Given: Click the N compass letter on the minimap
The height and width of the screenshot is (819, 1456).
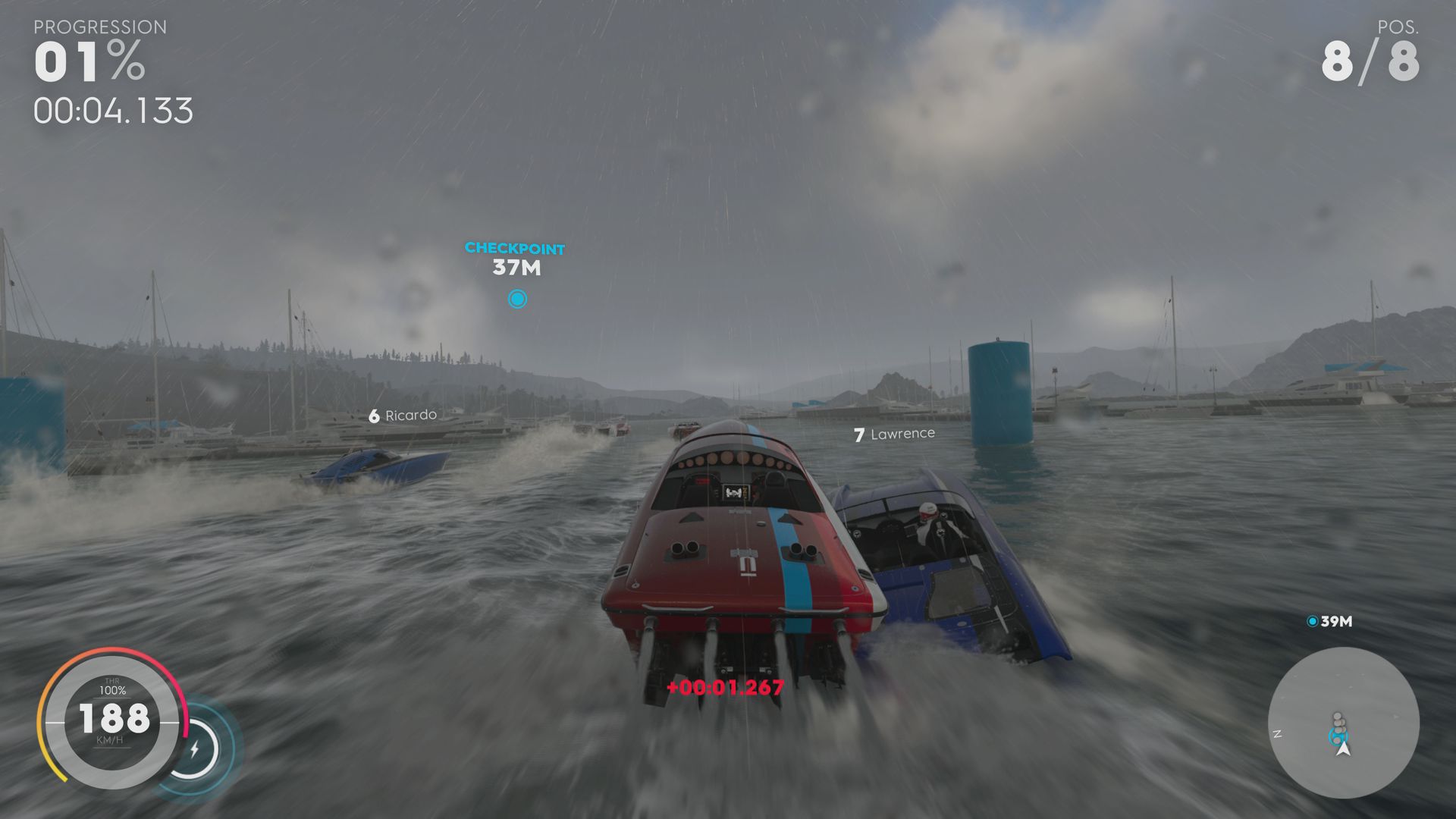Looking at the screenshot, I should click(x=1279, y=733).
